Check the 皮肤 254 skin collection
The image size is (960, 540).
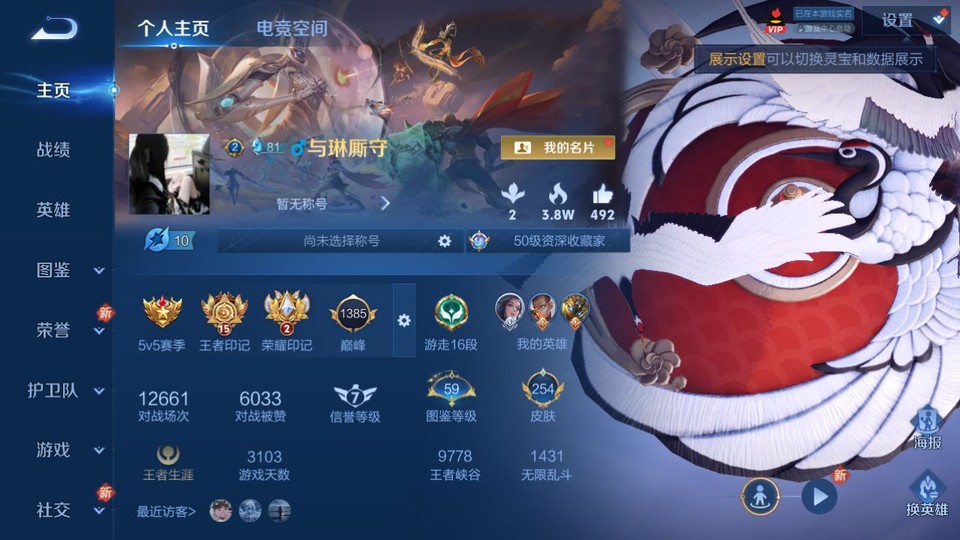coord(543,397)
